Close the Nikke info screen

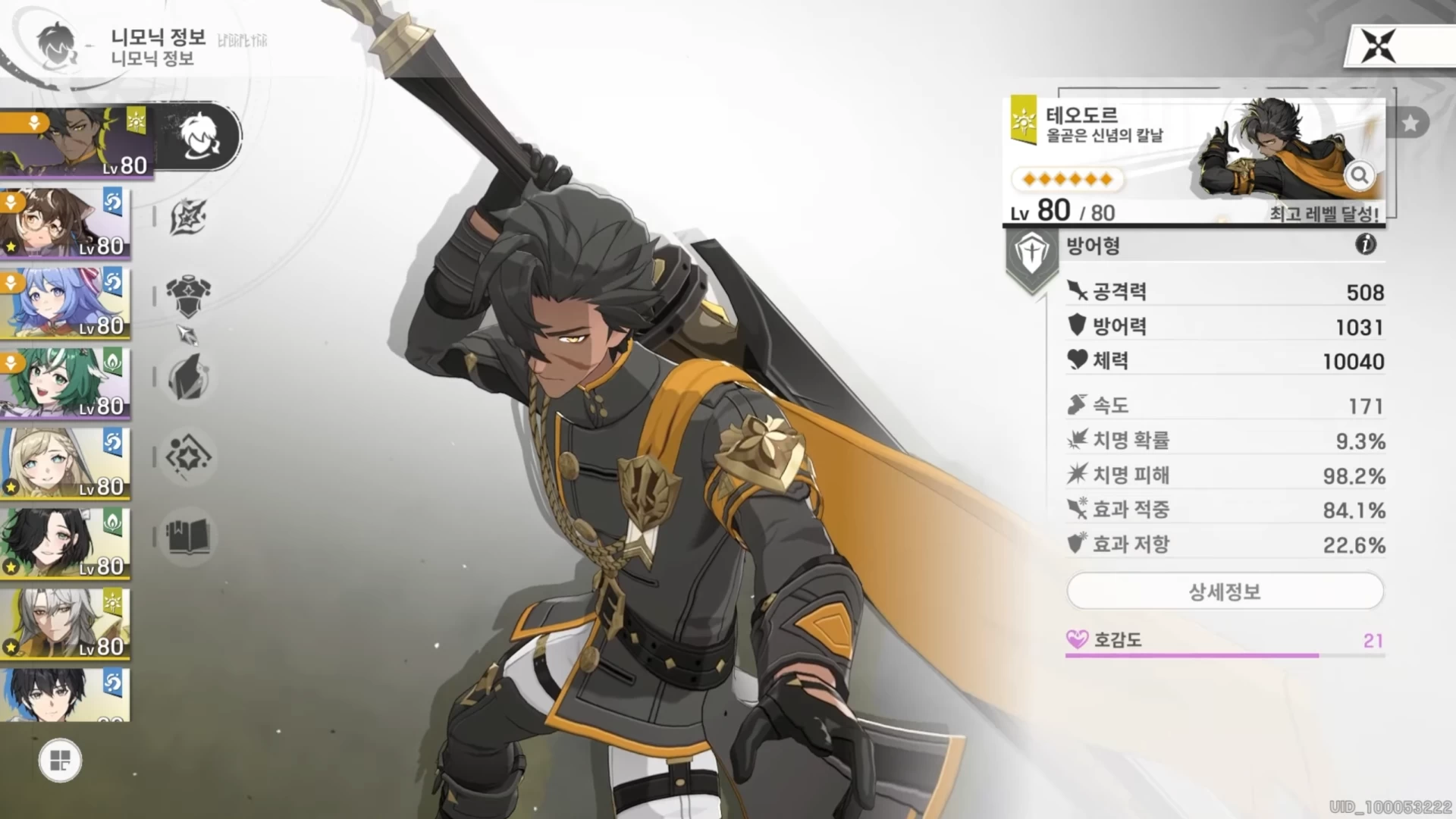tap(1378, 46)
